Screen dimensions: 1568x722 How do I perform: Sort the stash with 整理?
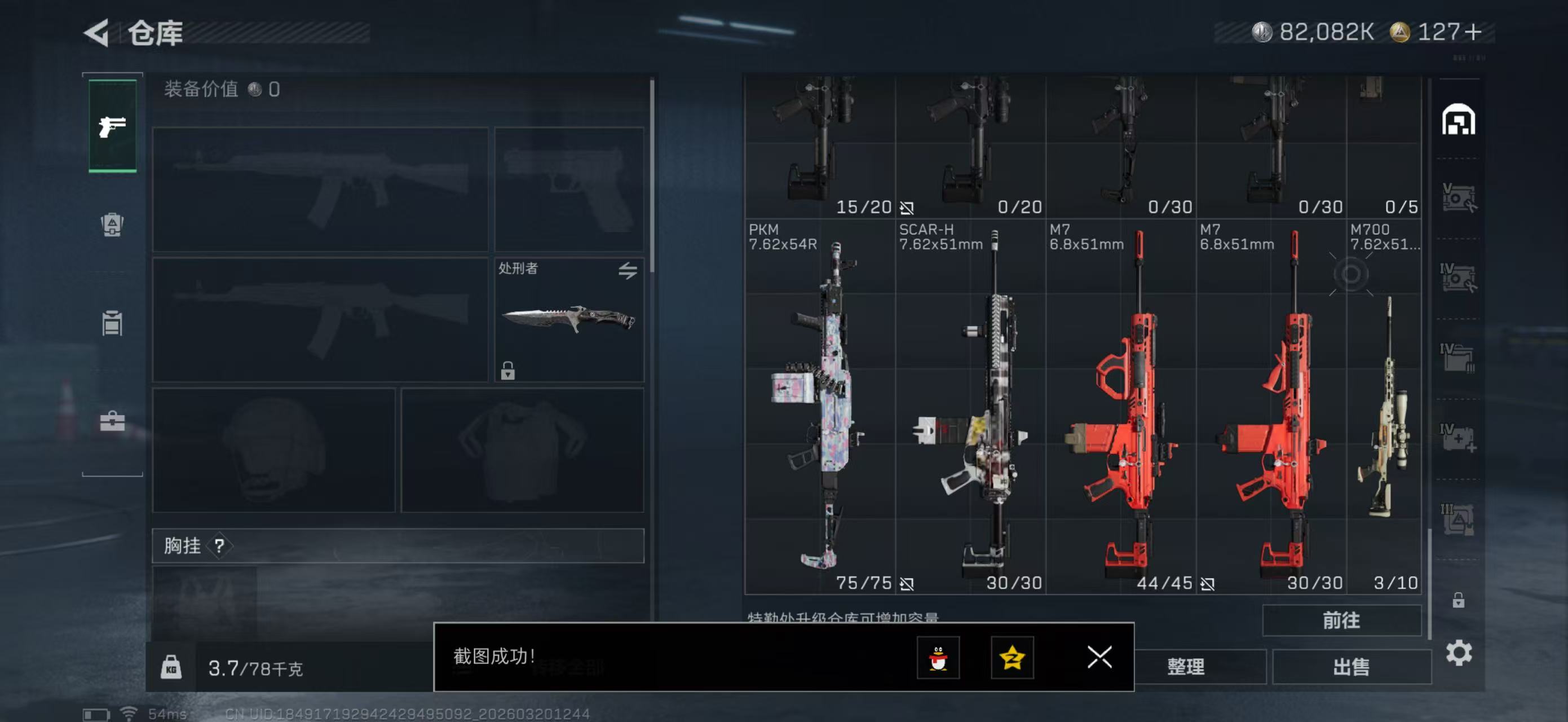[1185, 667]
